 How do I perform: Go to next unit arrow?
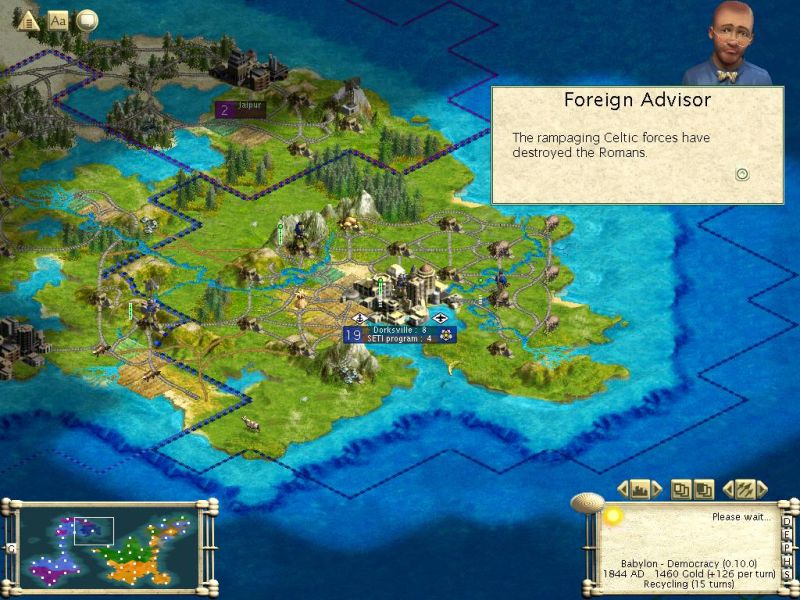[x=761, y=489]
